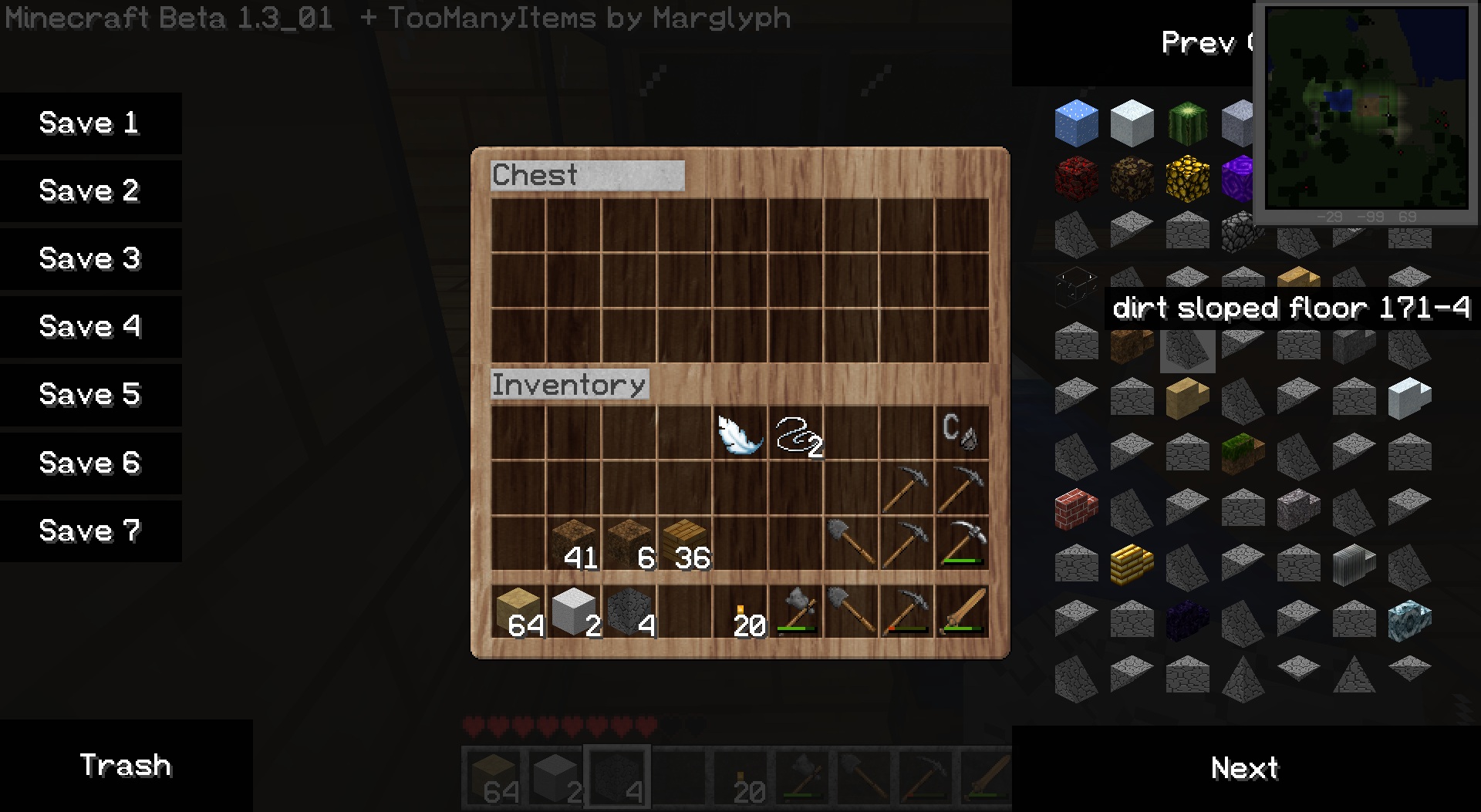This screenshot has width=1481, height=812.
Task: Select the Save 5 button
Action: [90, 395]
